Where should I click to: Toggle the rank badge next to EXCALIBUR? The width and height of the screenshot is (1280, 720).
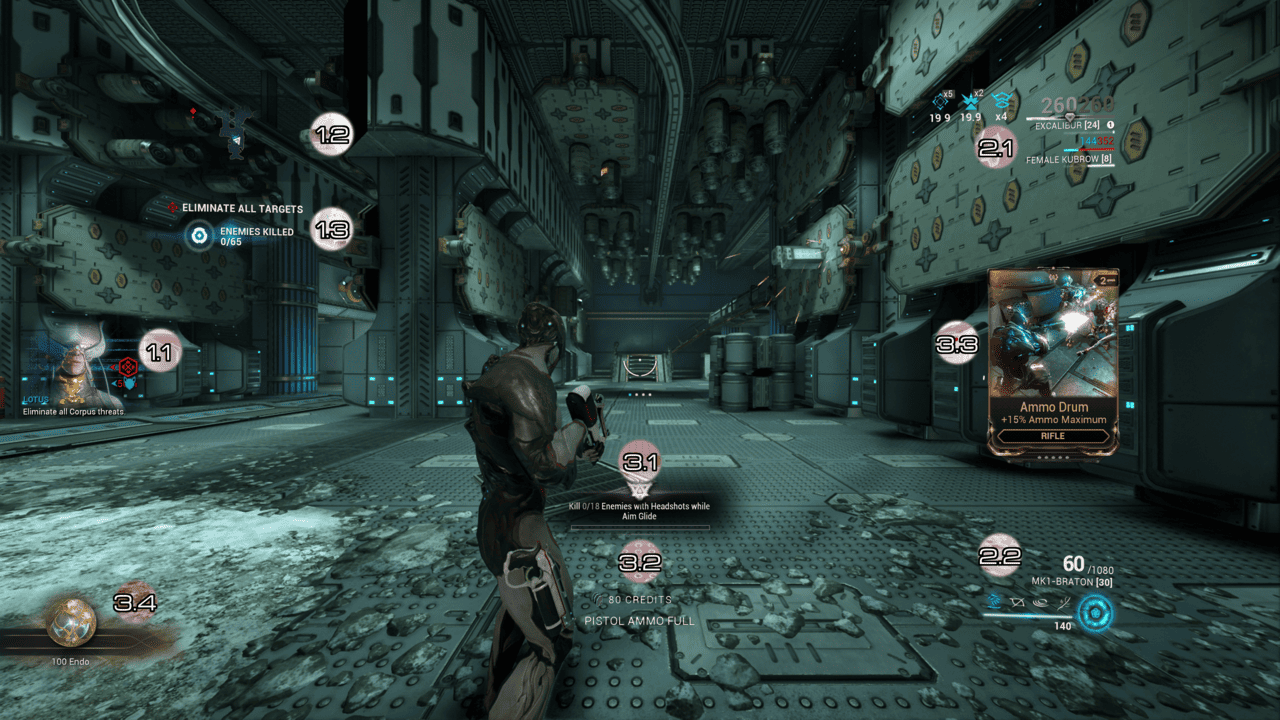1110,125
